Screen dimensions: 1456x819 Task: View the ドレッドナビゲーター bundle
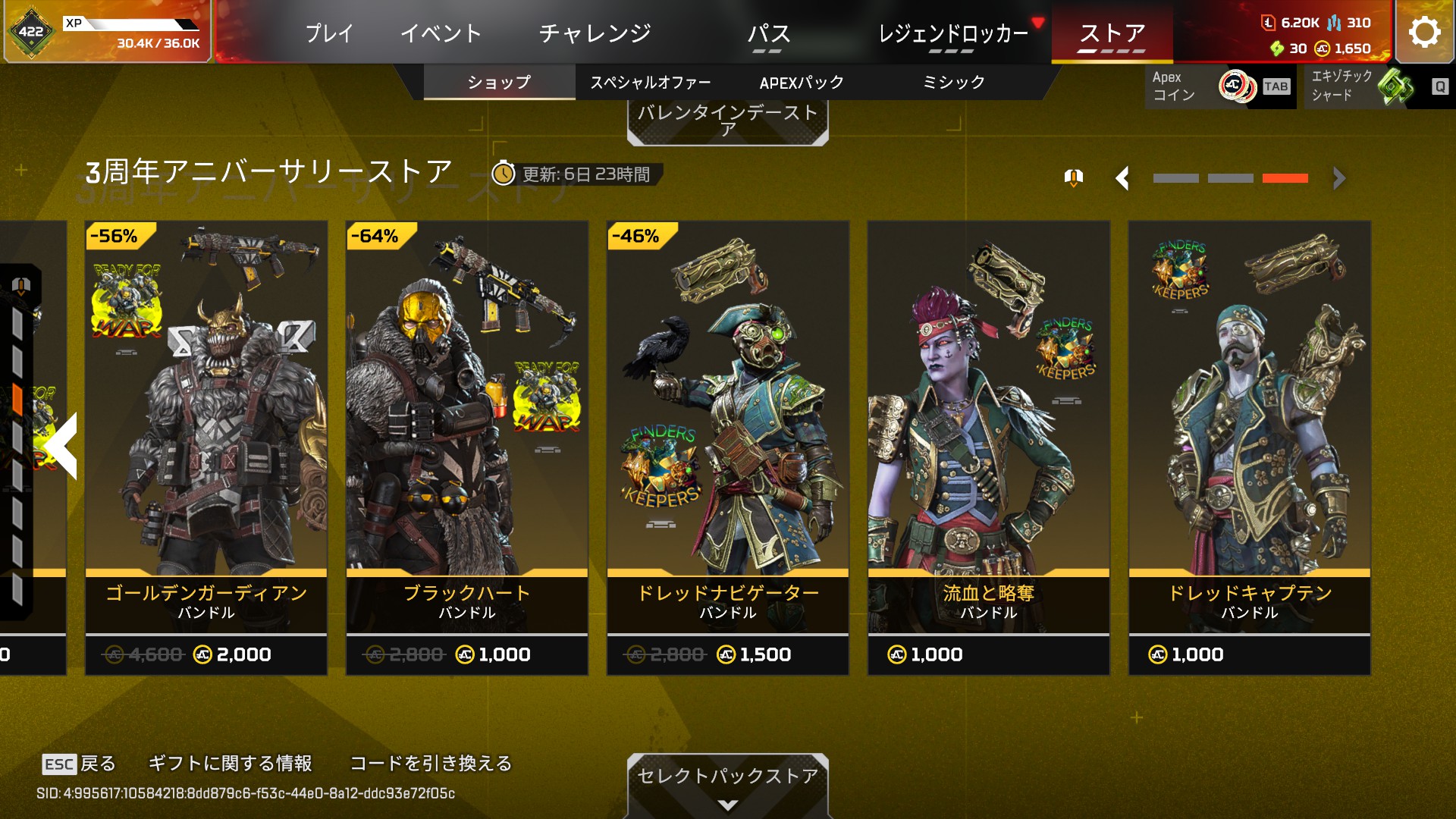[x=728, y=447]
